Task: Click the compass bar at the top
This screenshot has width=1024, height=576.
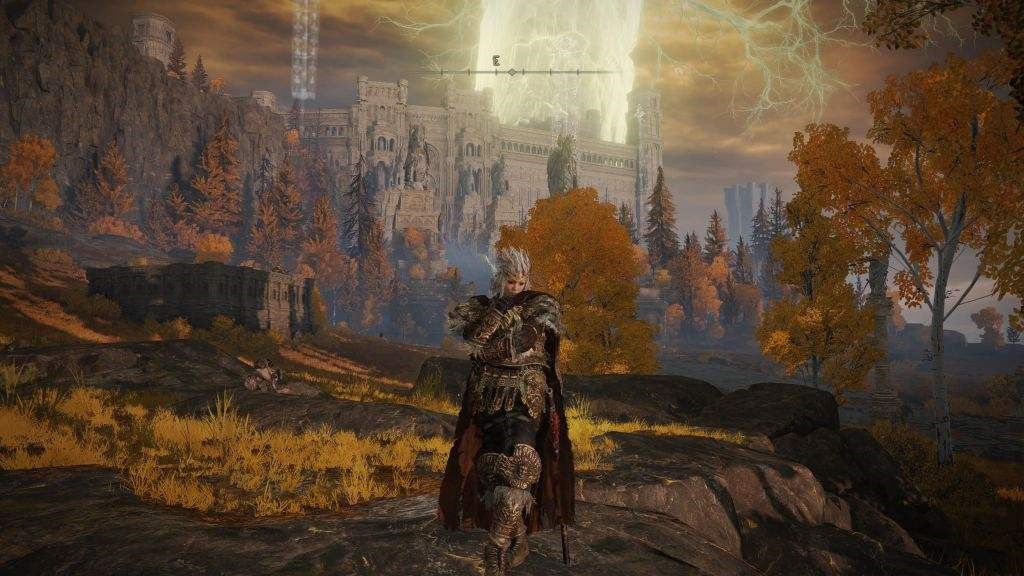Action: tap(512, 72)
